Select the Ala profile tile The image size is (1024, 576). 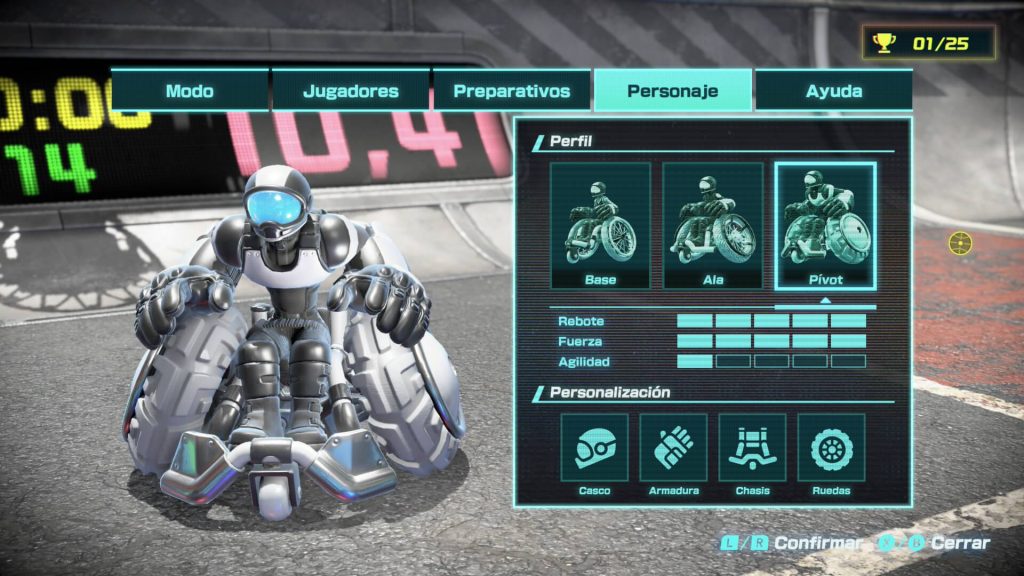coord(713,226)
